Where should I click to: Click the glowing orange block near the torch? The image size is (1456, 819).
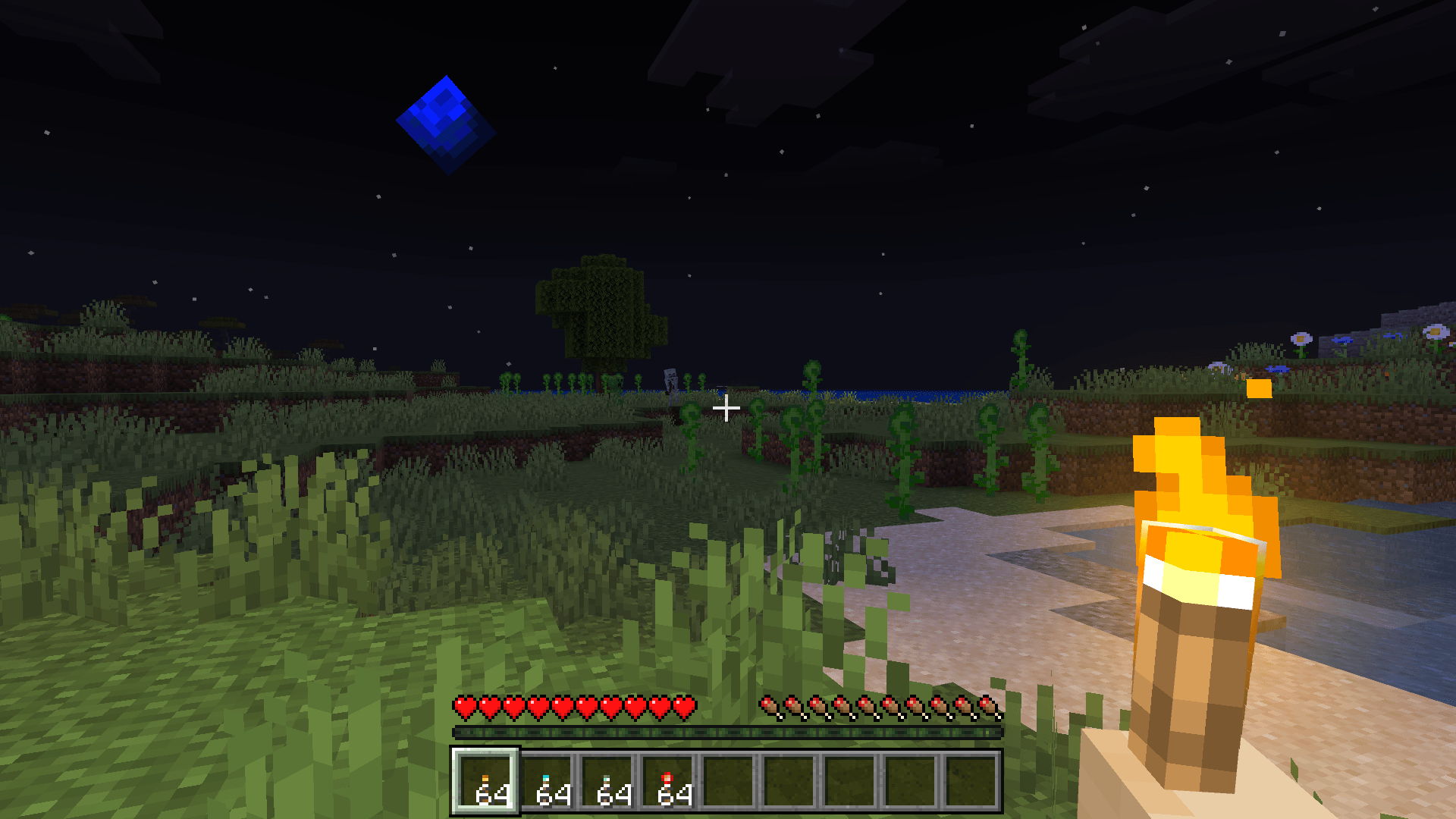[1259, 389]
